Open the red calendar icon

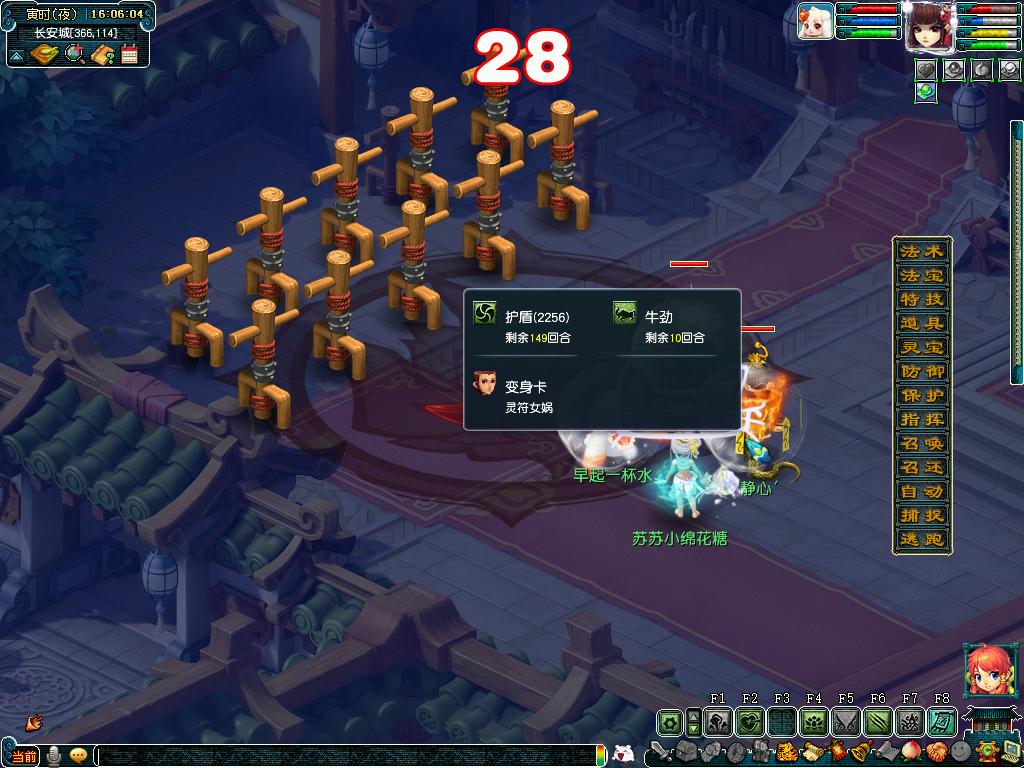(129, 54)
